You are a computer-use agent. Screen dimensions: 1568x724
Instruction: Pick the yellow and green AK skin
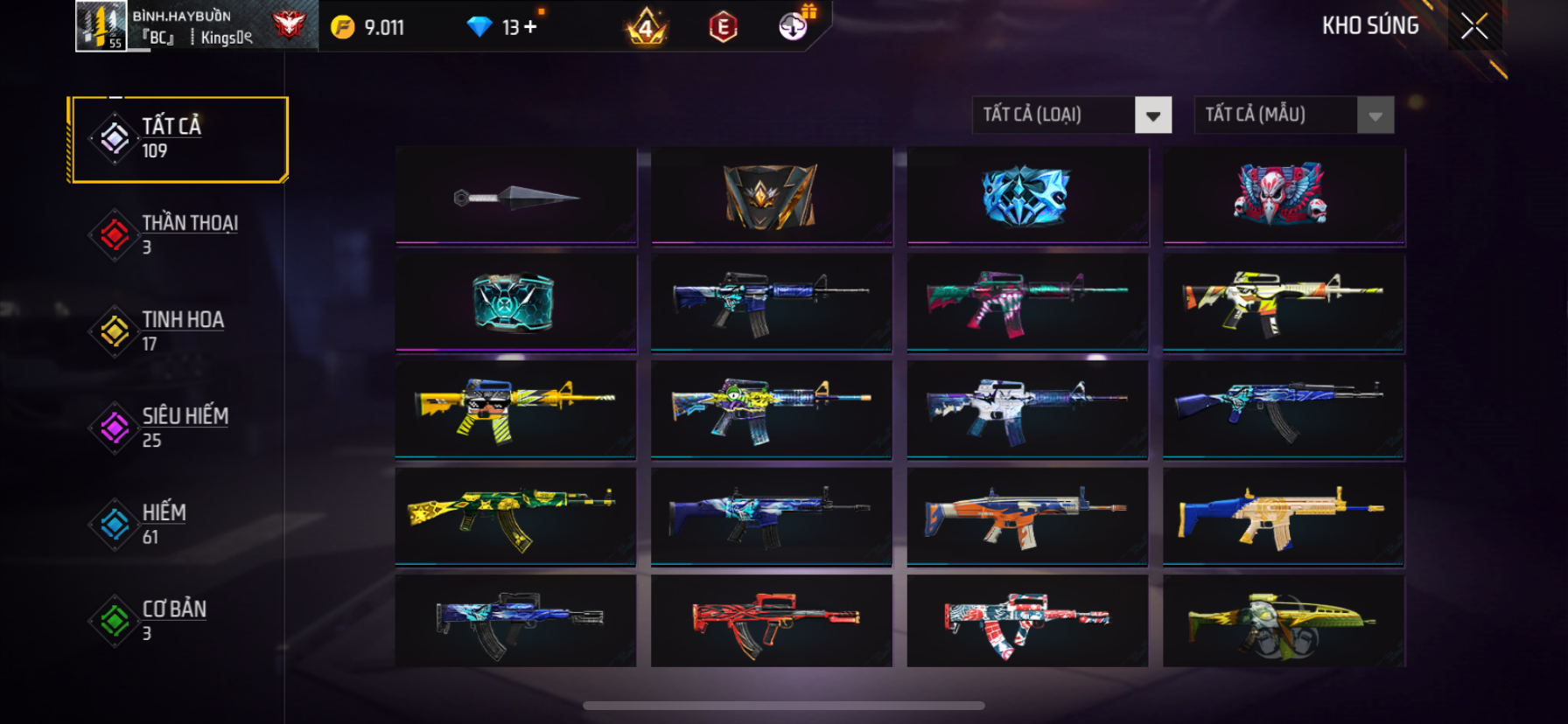516,516
